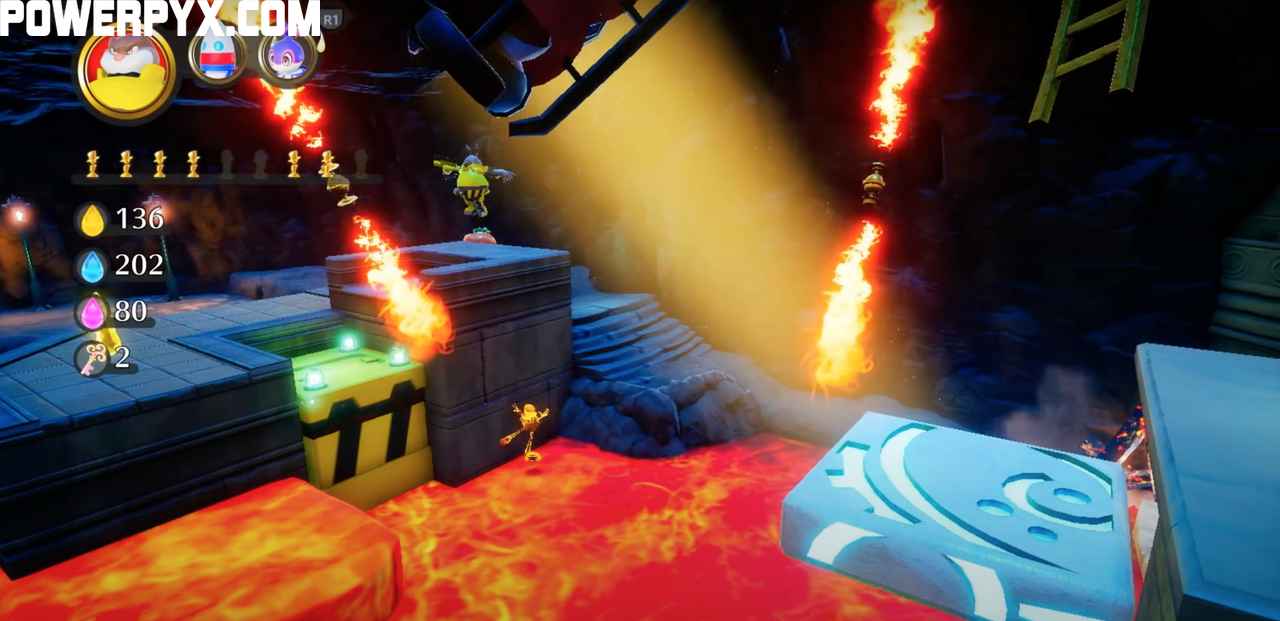This screenshot has height=621, width=1280.
Task: Select the active yellow mustached costume icon
Action: [x=127, y=70]
